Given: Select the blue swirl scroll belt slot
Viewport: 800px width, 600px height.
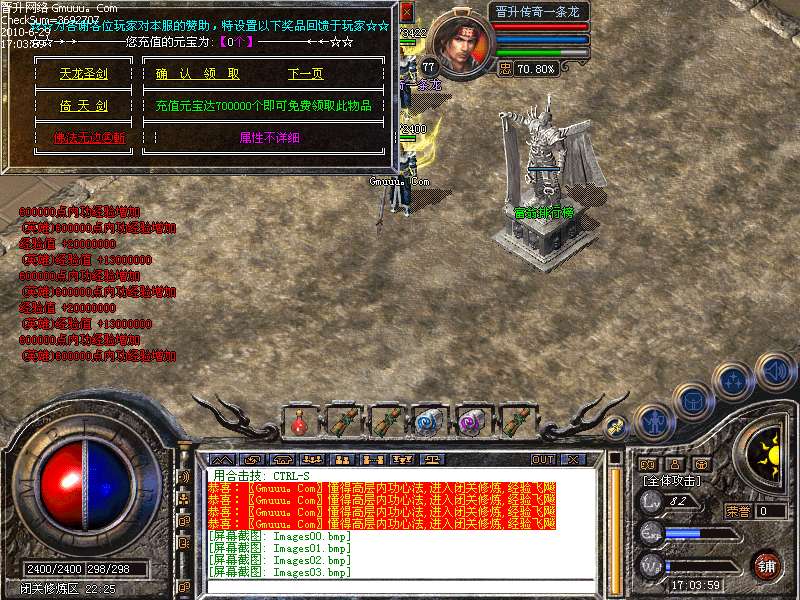Looking at the screenshot, I should tap(428, 422).
